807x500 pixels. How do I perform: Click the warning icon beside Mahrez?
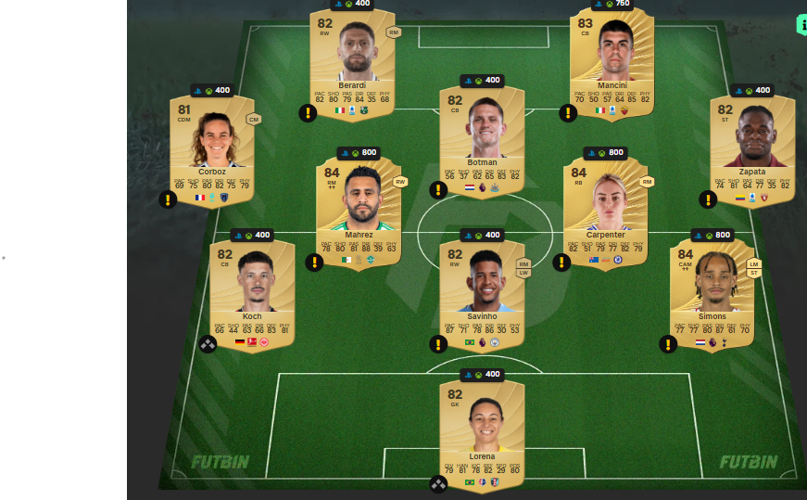coord(315,262)
